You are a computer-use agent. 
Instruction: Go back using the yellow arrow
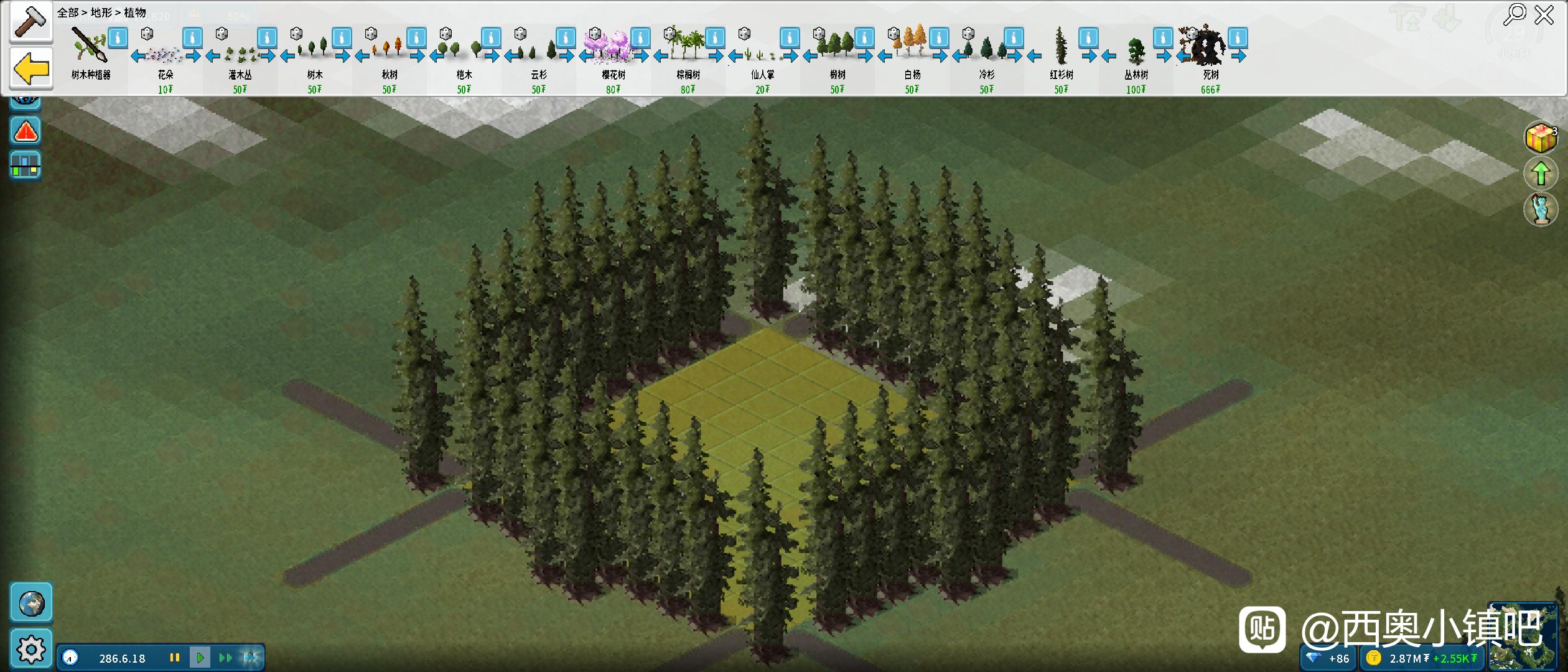31,68
